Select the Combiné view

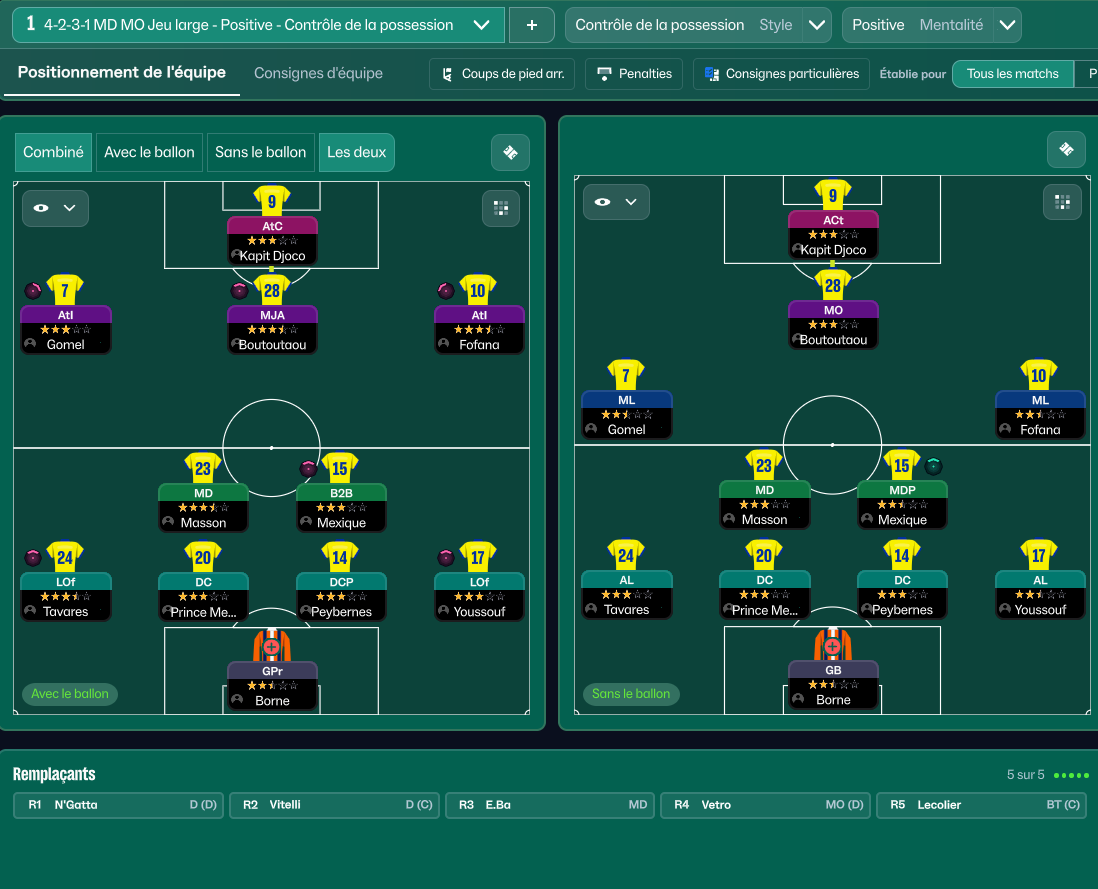click(x=54, y=152)
